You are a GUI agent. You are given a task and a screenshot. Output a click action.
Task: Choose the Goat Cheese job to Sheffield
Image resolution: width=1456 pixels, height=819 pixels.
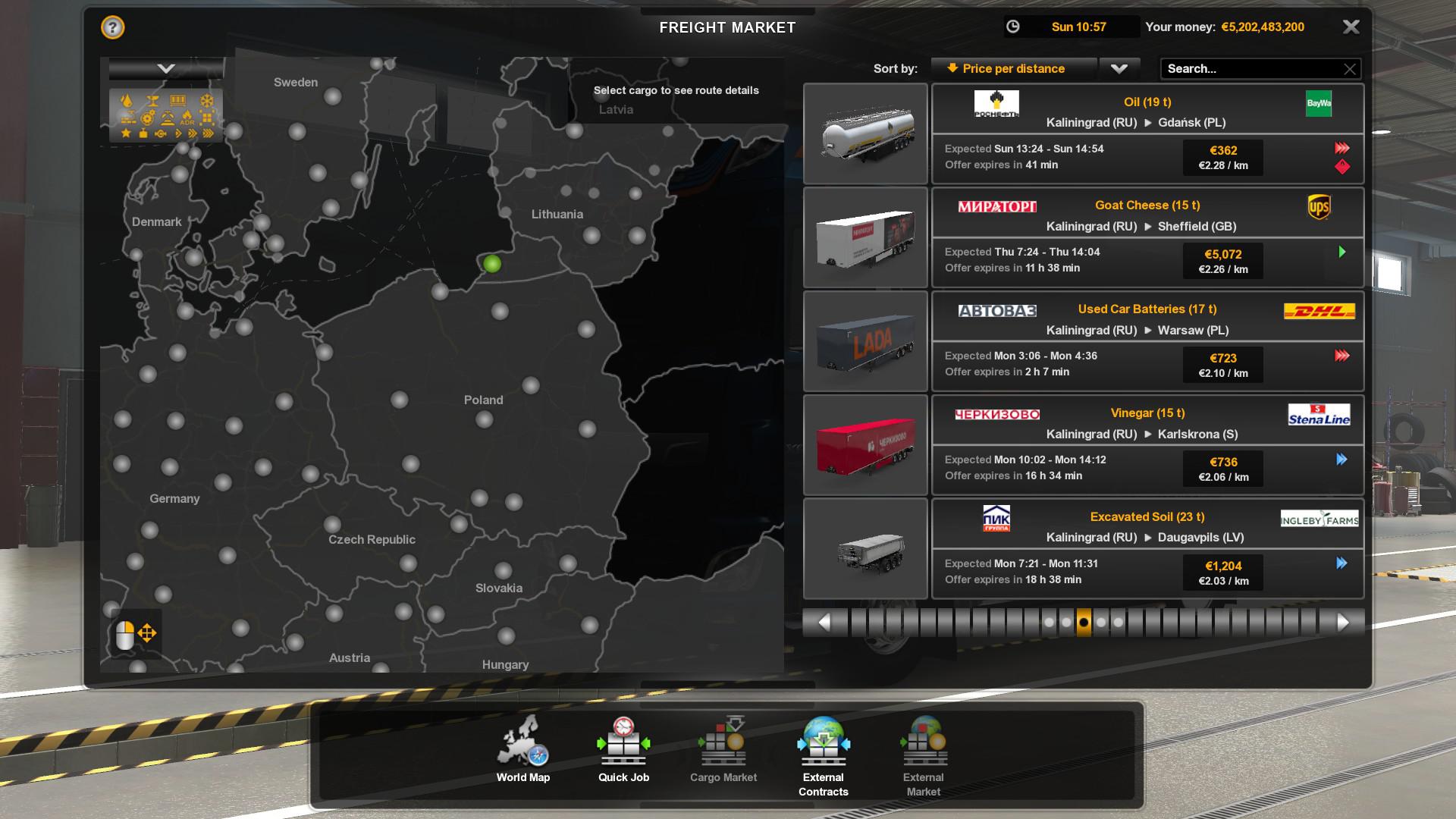[1147, 237]
